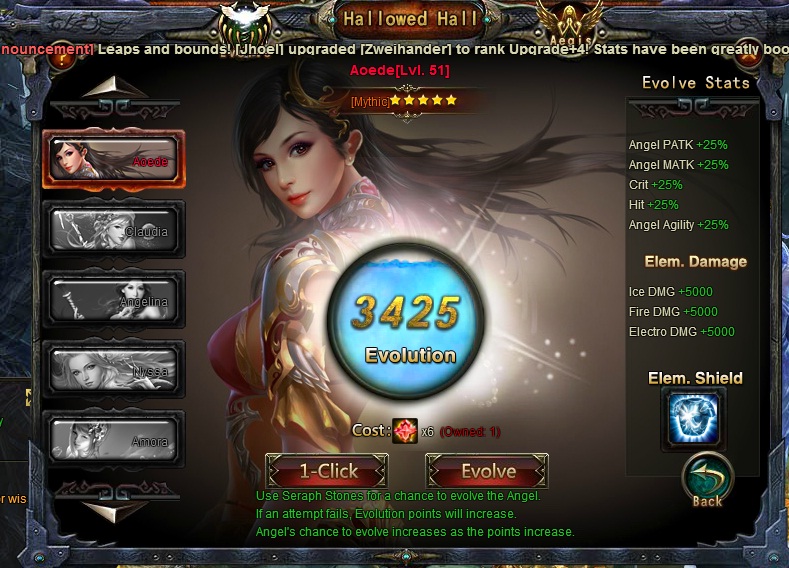Choose Claudia in the angel list
The height and width of the screenshot is (568, 789).
tap(113, 230)
